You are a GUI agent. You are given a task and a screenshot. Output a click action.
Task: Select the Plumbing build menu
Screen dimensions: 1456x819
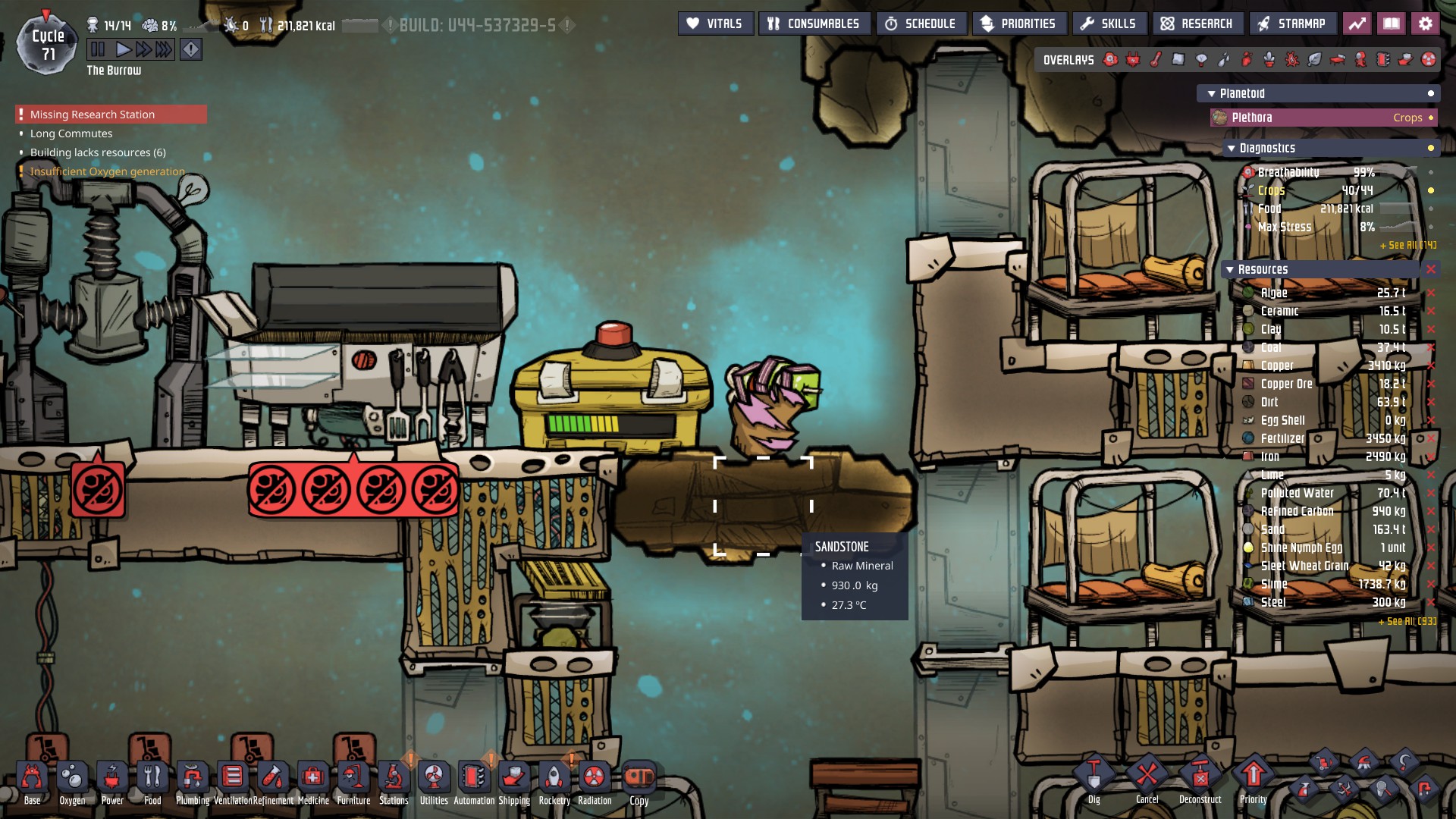[193, 780]
